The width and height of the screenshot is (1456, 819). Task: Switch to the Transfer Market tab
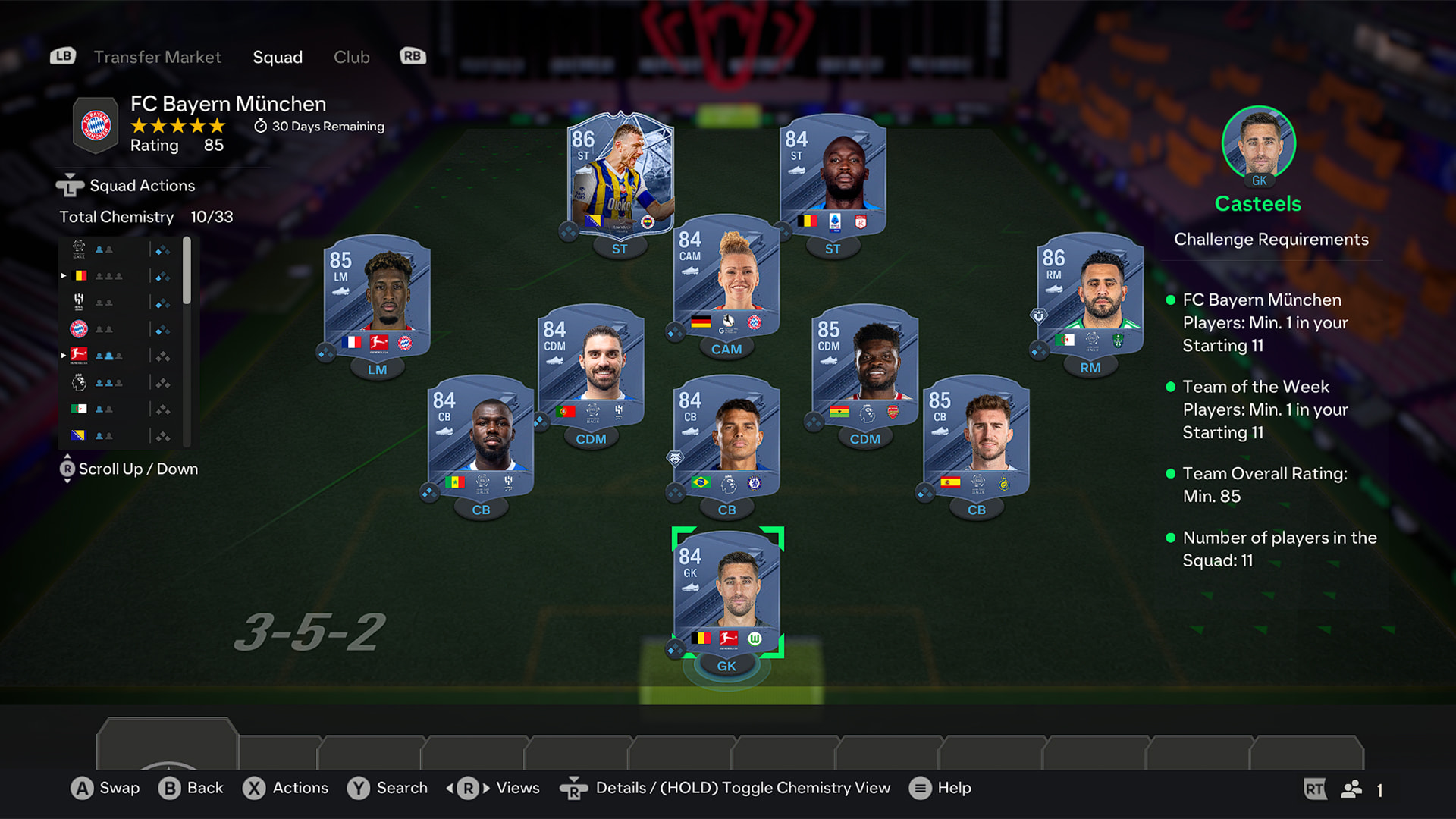[x=157, y=56]
